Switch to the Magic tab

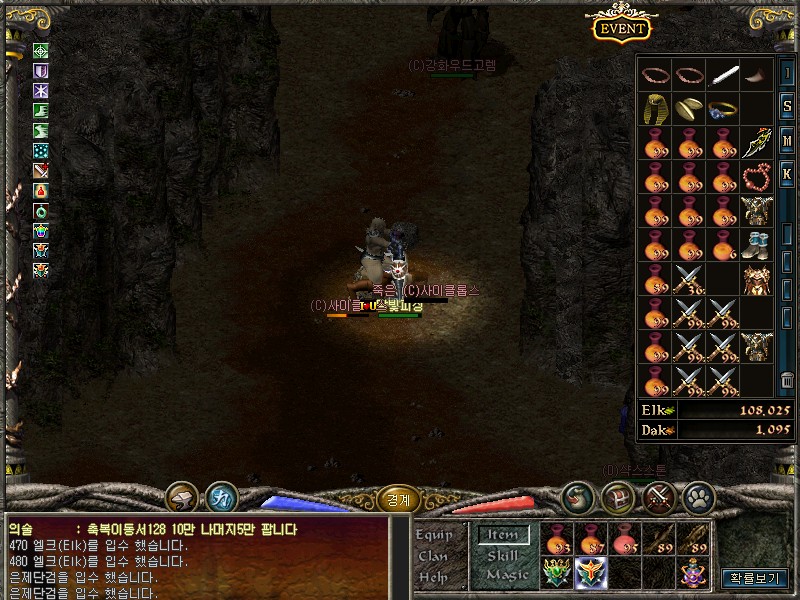pyautogui.click(x=506, y=575)
